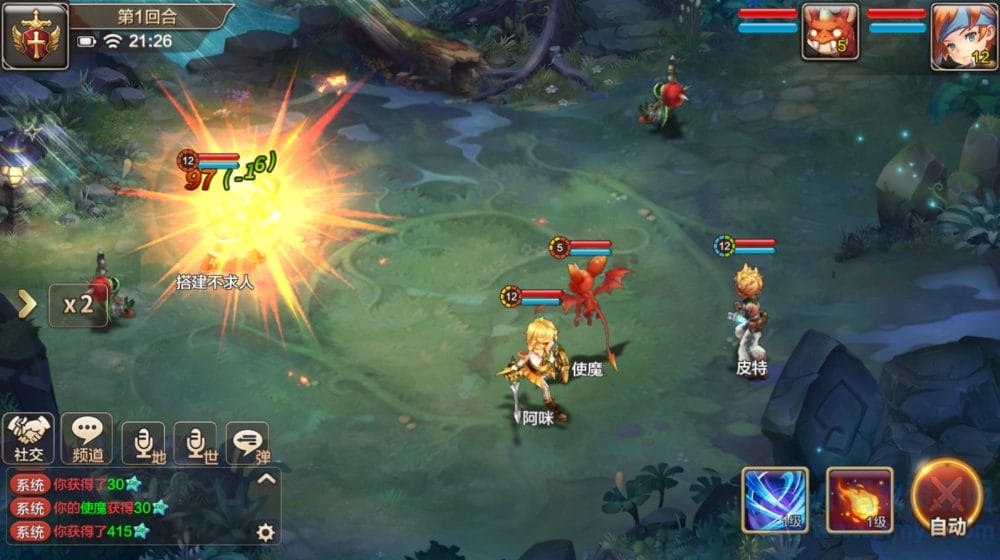Open the sword-and-shield crest menu
This screenshot has height=560, width=1000.
click(x=35, y=36)
